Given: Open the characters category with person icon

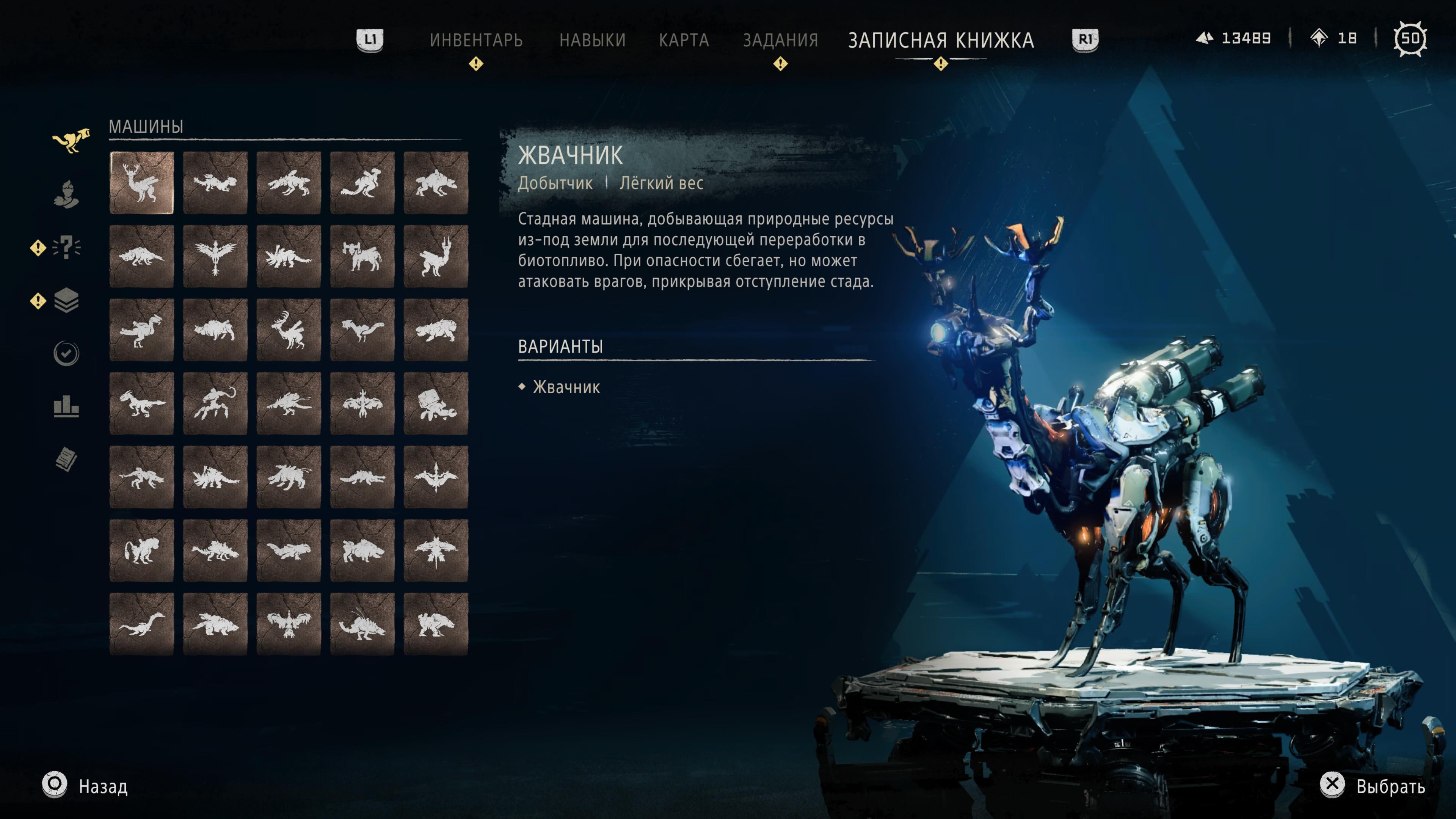Looking at the screenshot, I should point(67,194).
